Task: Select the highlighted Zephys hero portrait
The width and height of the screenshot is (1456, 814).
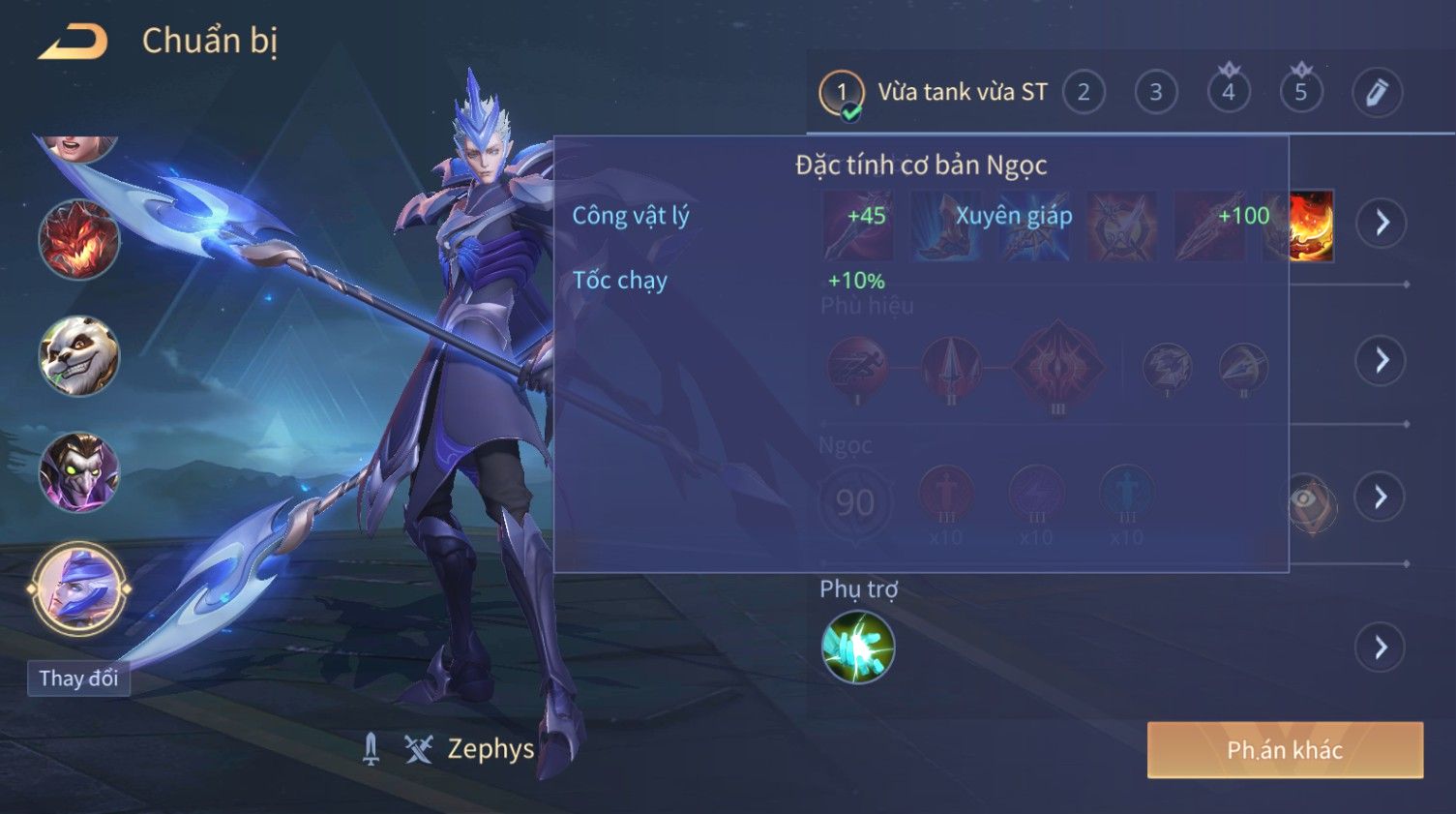Action: pos(78,588)
